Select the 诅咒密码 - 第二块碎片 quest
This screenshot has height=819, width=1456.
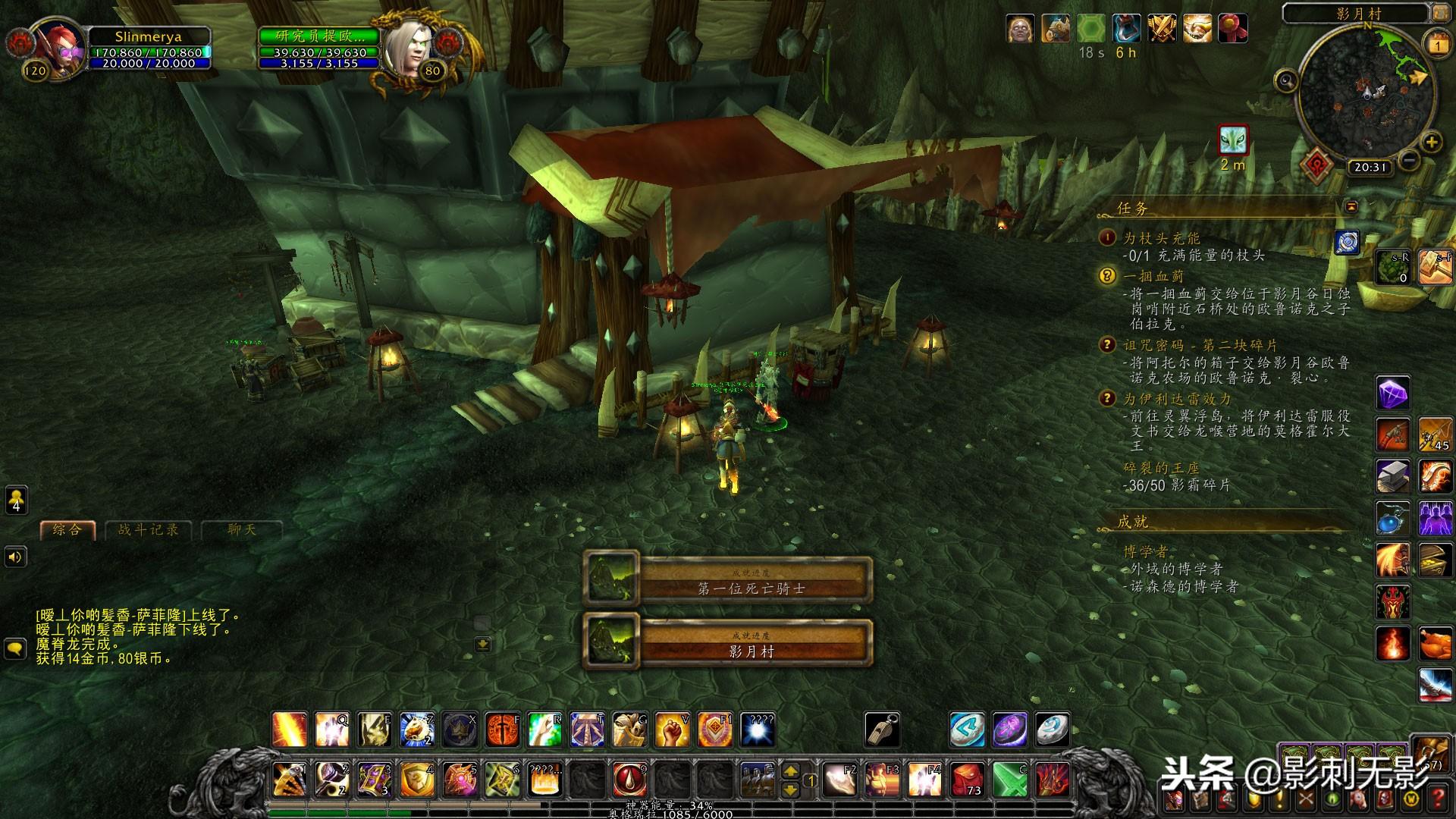click(x=1200, y=345)
